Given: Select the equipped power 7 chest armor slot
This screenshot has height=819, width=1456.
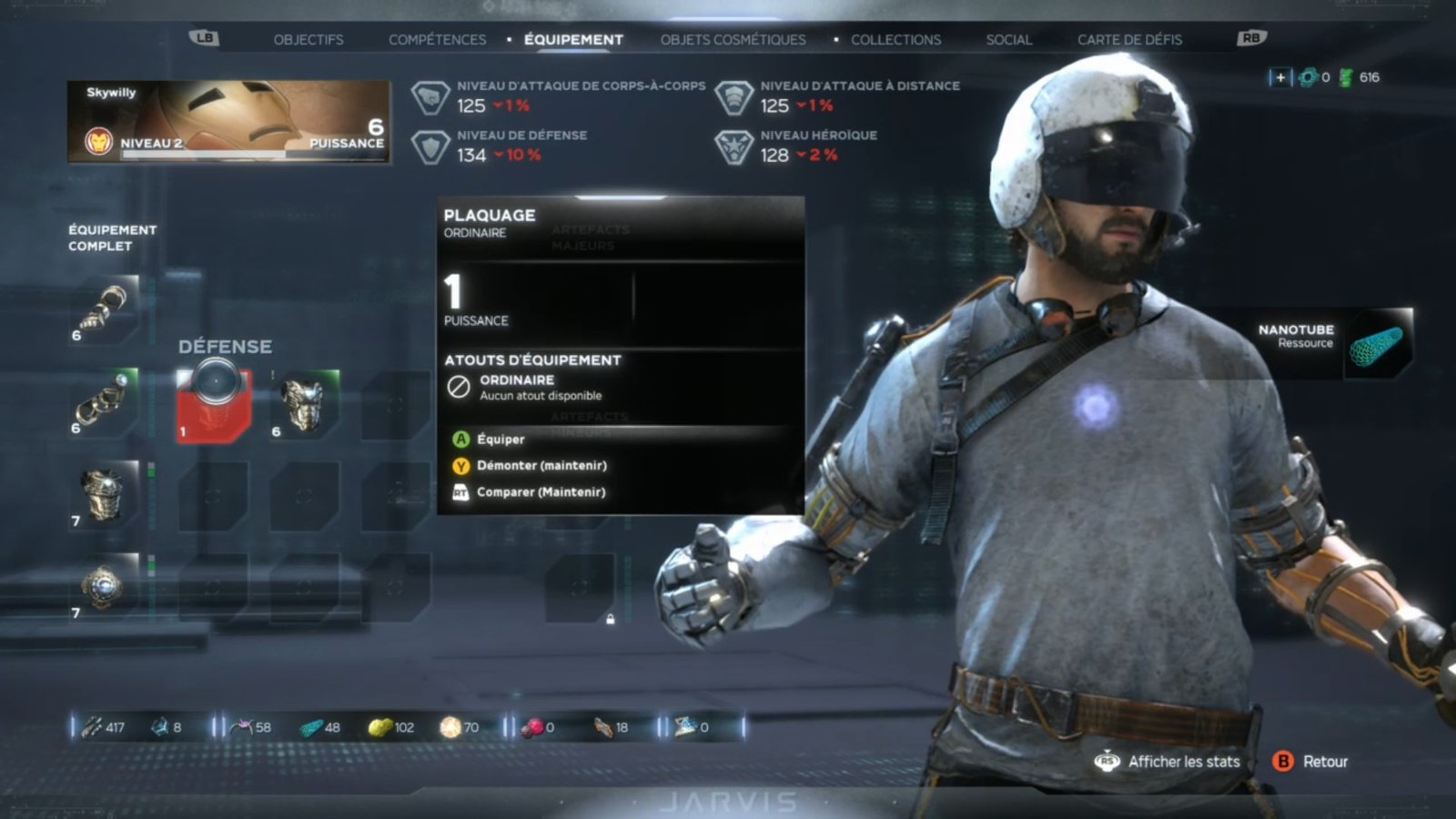Looking at the screenshot, I should point(105,494).
